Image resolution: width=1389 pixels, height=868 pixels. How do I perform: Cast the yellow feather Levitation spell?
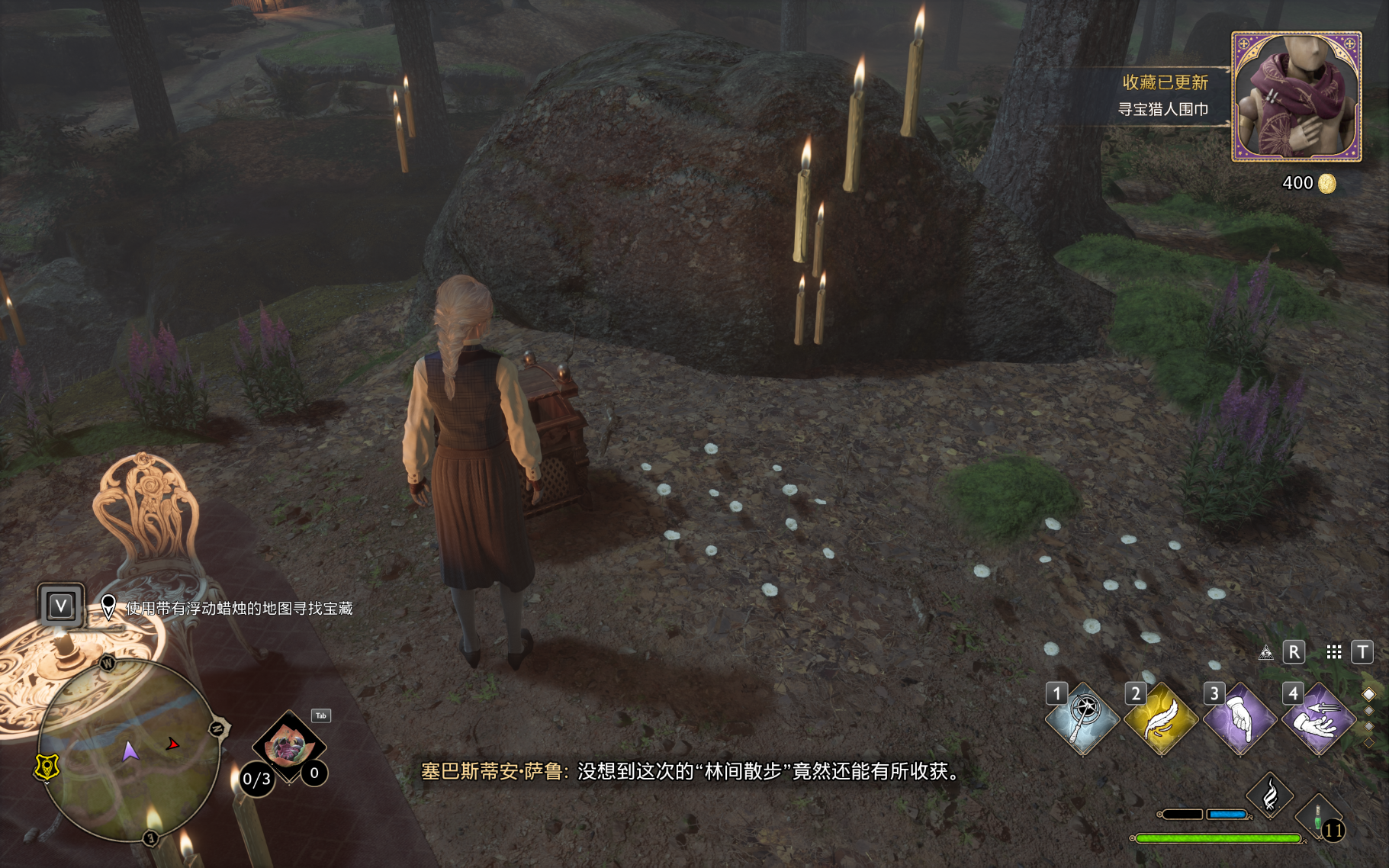pos(1161,719)
